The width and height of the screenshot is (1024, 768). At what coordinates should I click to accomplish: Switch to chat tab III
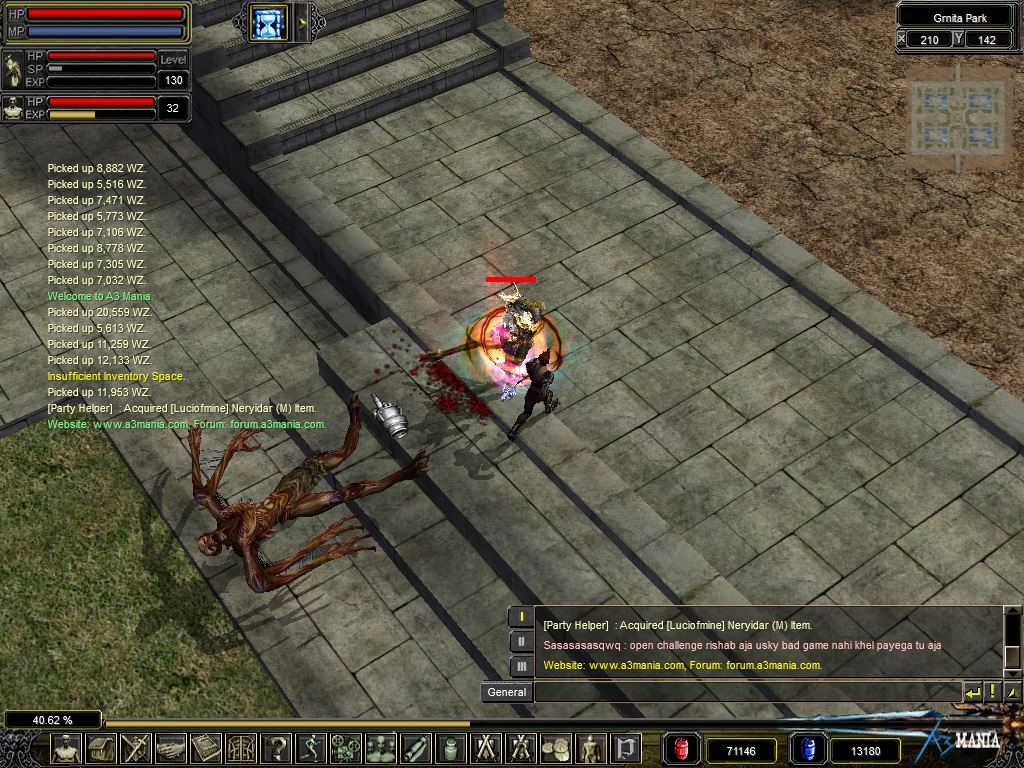point(521,666)
